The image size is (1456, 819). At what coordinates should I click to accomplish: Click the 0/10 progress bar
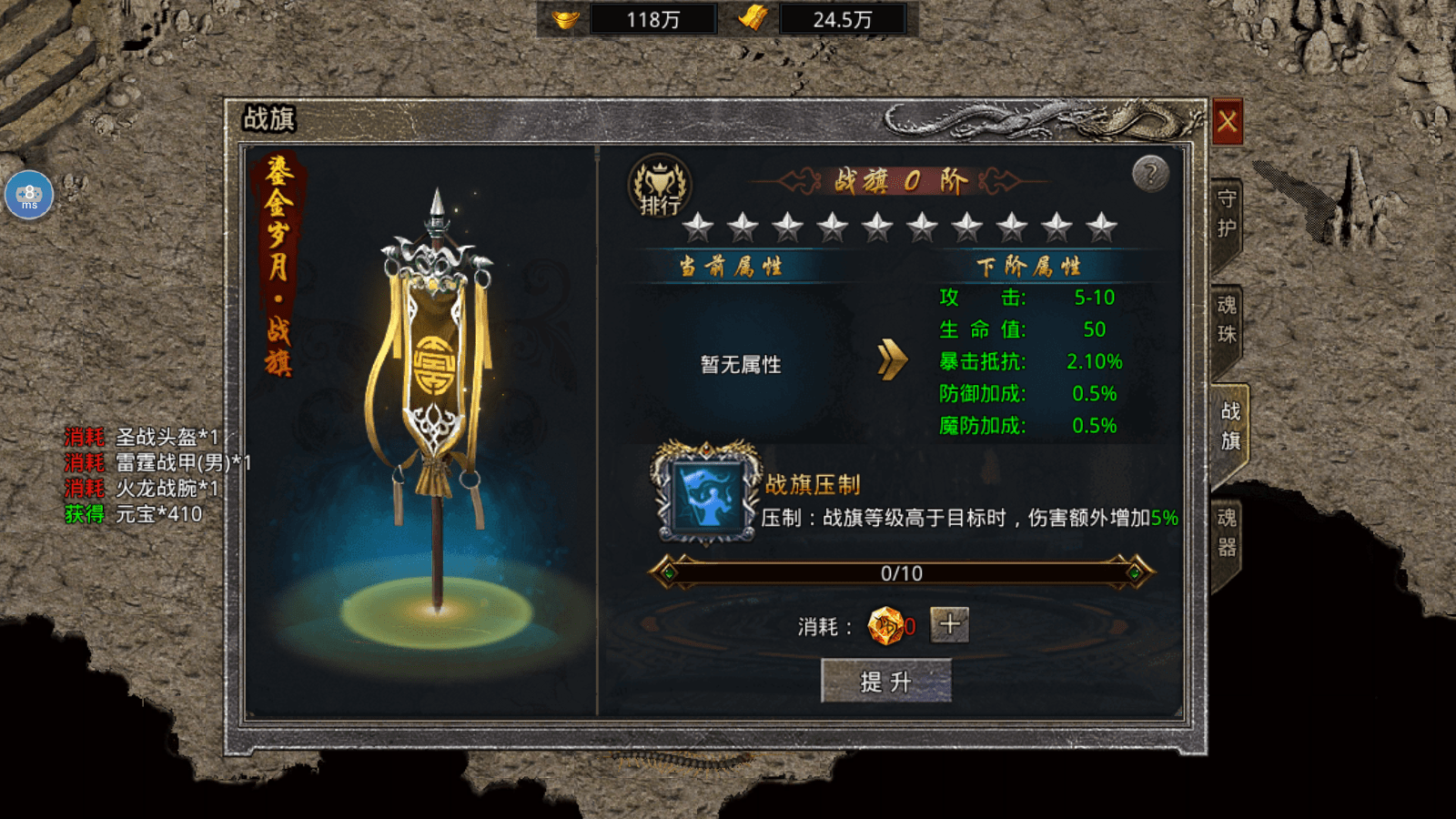[899, 573]
